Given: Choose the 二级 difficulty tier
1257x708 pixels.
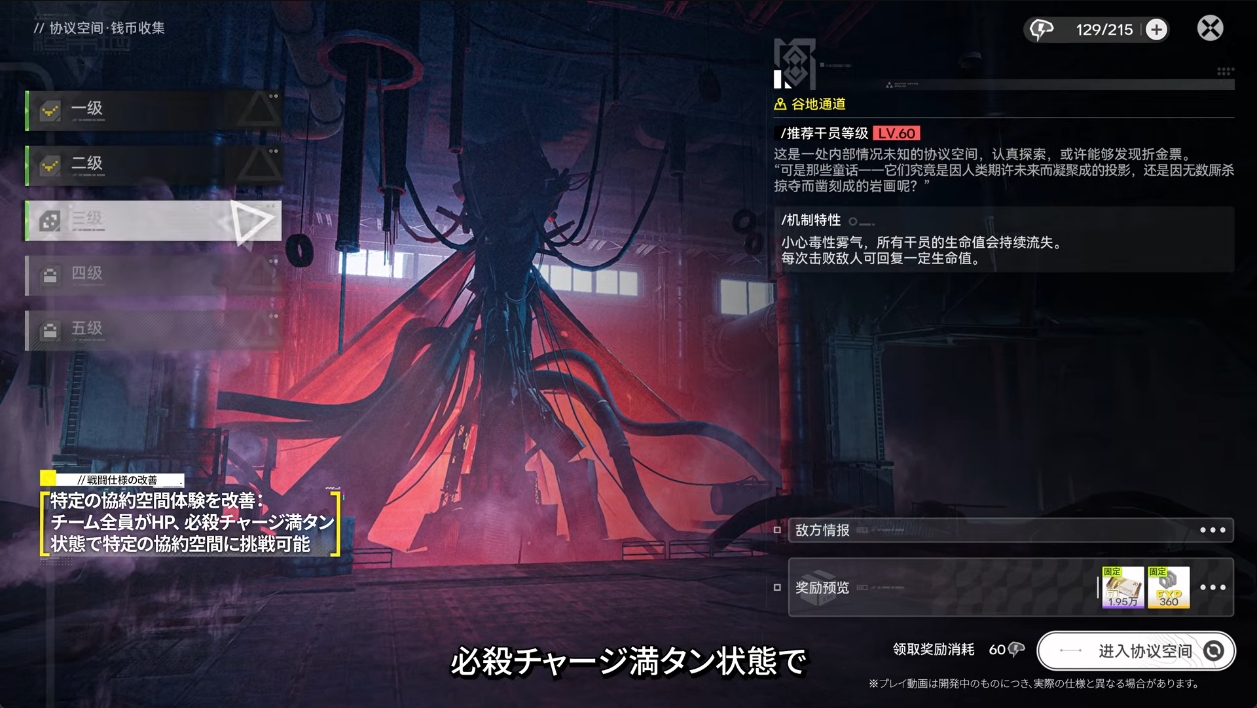Looking at the screenshot, I should pos(152,165).
